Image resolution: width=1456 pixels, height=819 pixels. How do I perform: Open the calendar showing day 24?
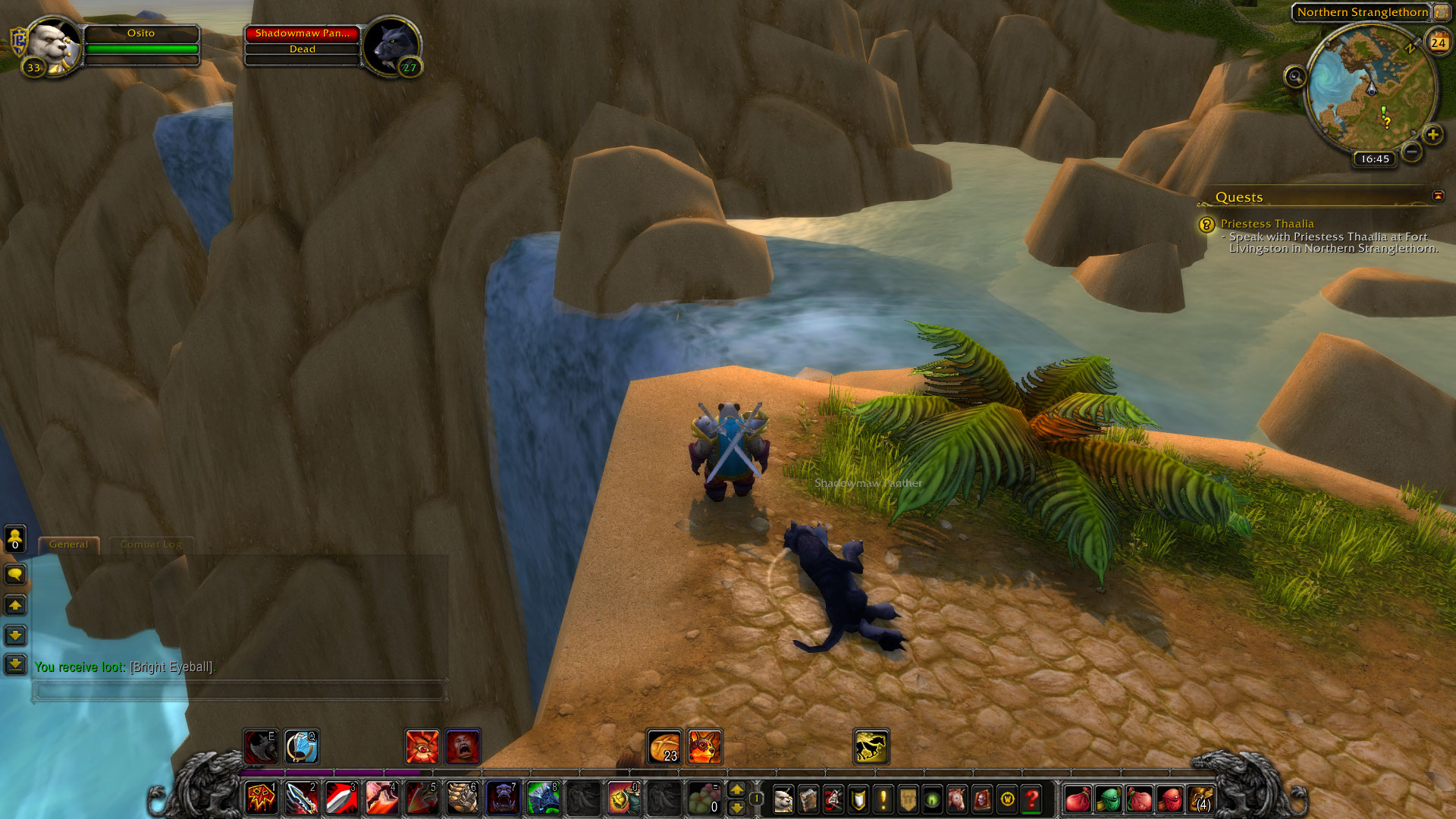1438,42
